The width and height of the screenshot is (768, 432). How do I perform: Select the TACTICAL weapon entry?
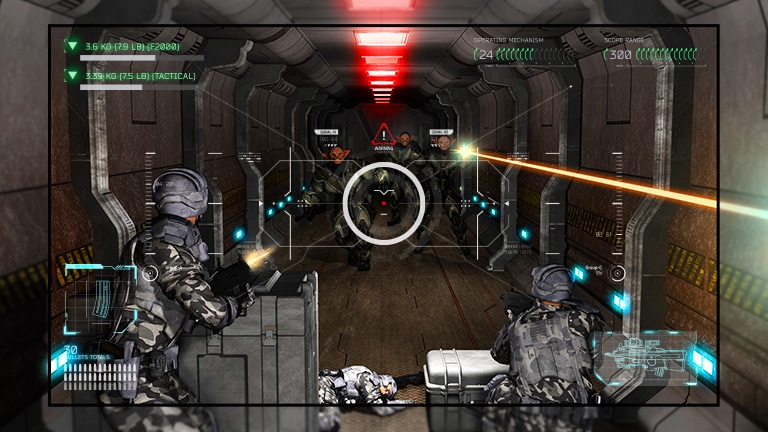coord(140,76)
